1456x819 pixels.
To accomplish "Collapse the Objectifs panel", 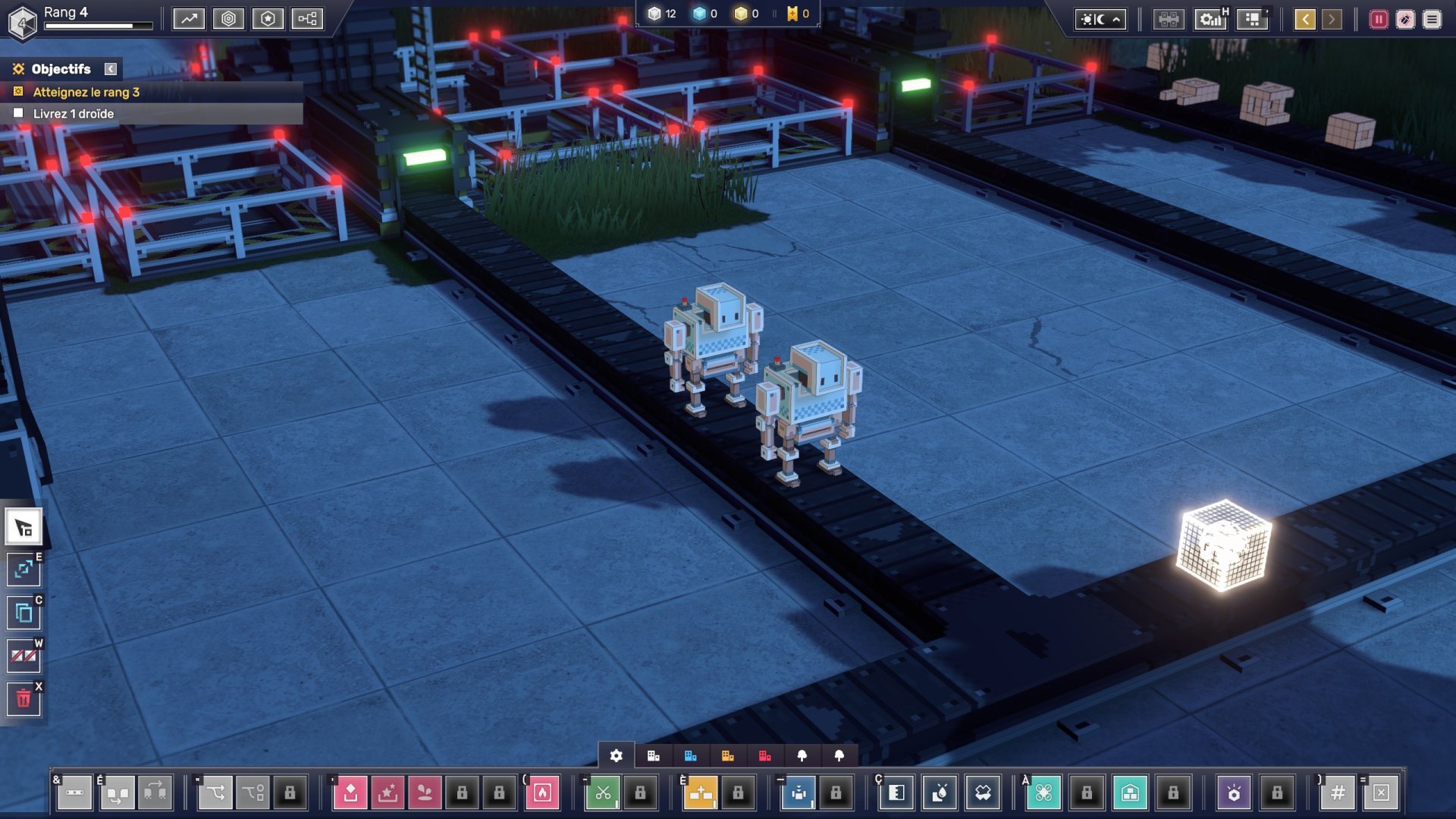I will 111,69.
